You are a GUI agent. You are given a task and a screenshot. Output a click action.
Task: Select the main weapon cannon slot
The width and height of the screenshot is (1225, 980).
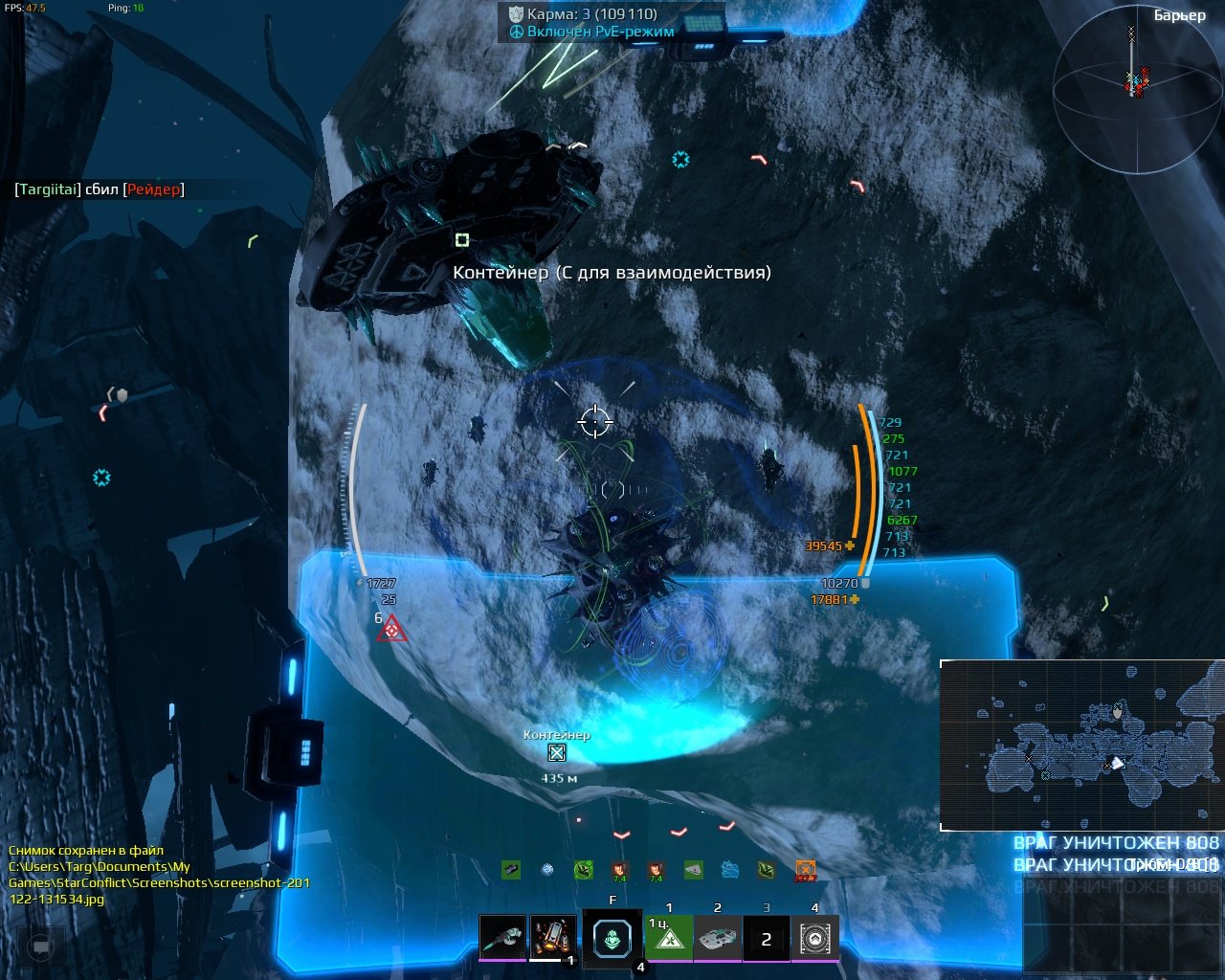(x=502, y=937)
